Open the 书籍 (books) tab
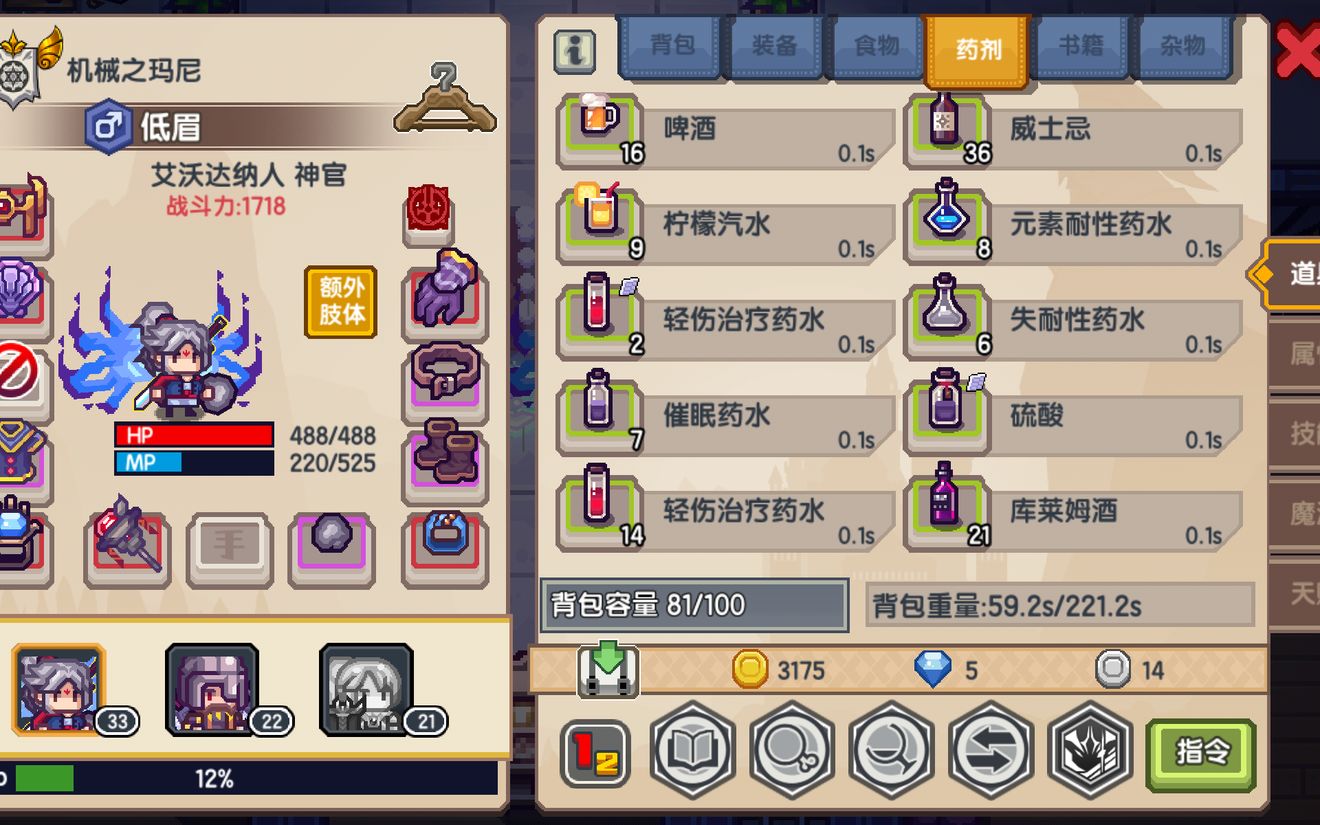This screenshot has height=825, width=1320. point(1080,45)
